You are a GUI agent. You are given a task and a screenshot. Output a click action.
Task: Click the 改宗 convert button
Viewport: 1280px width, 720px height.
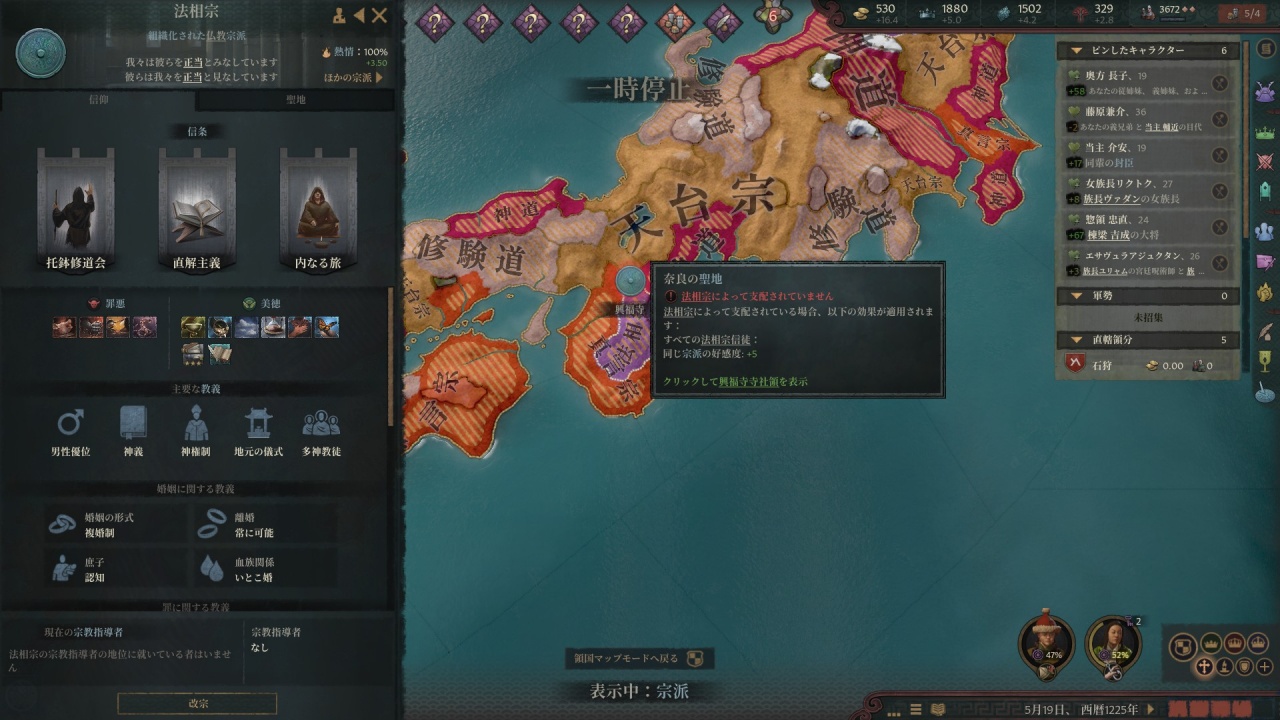(197, 703)
